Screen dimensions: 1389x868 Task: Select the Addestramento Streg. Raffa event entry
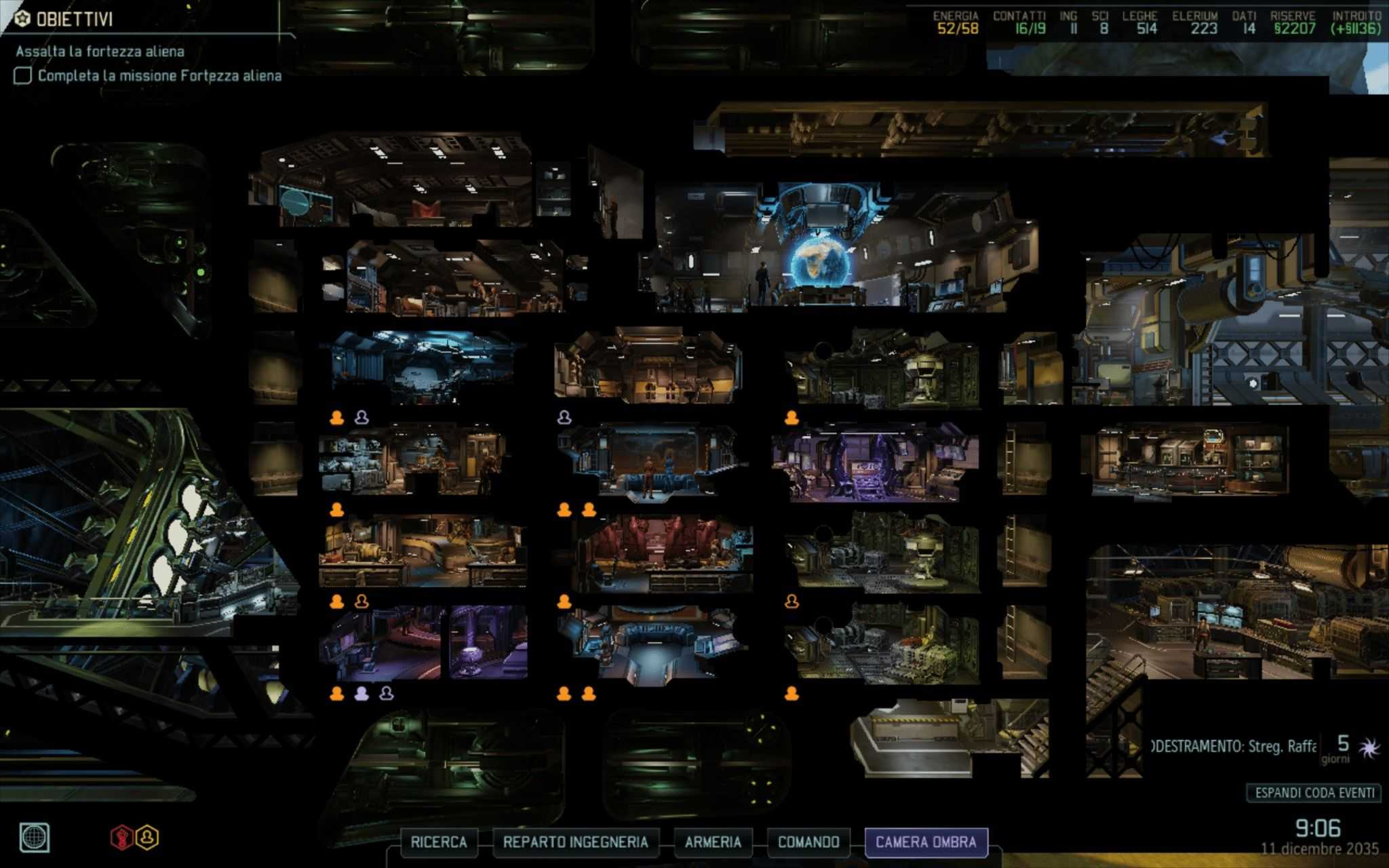click(1234, 747)
